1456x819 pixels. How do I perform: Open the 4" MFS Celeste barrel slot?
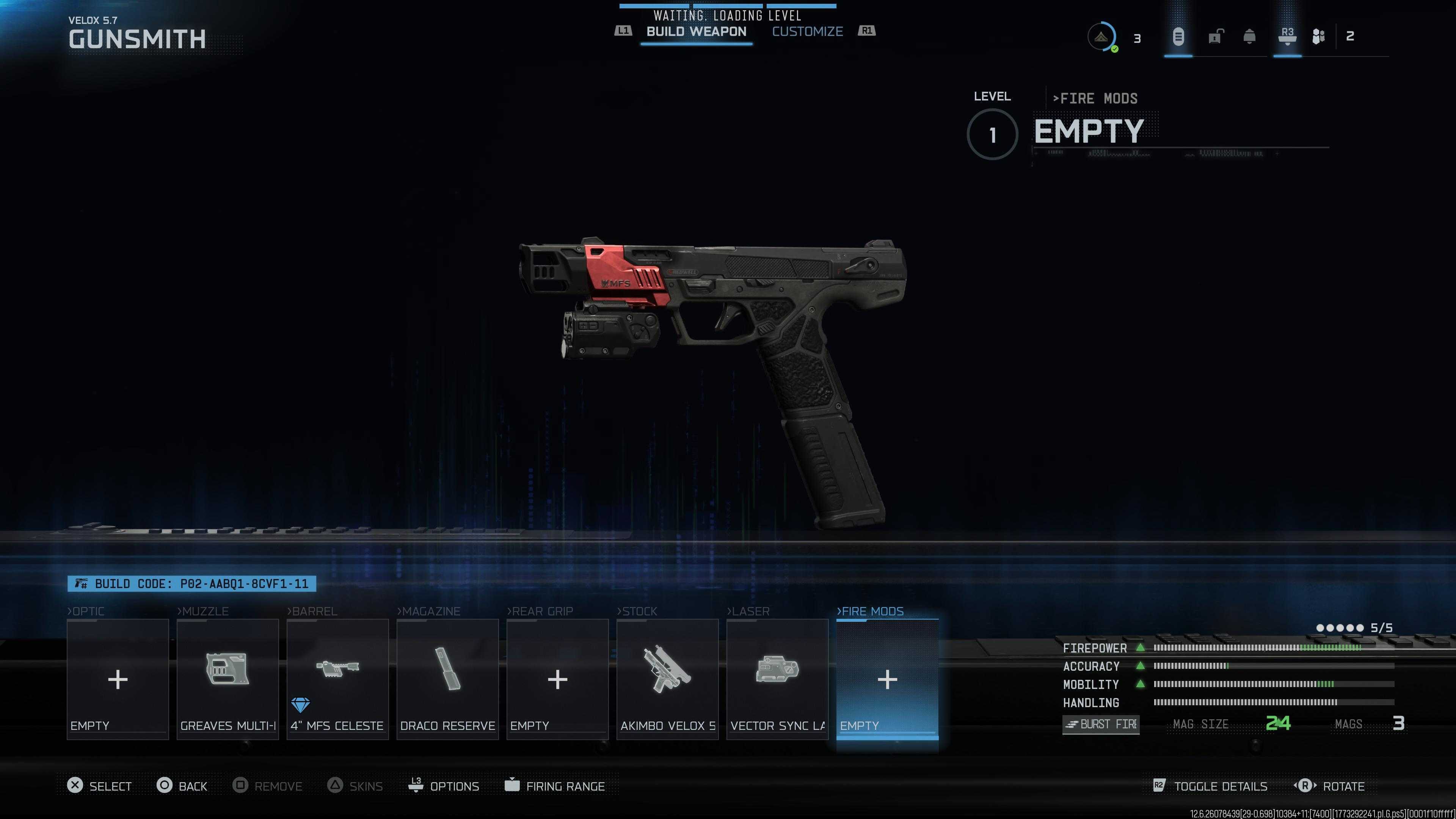337,679
